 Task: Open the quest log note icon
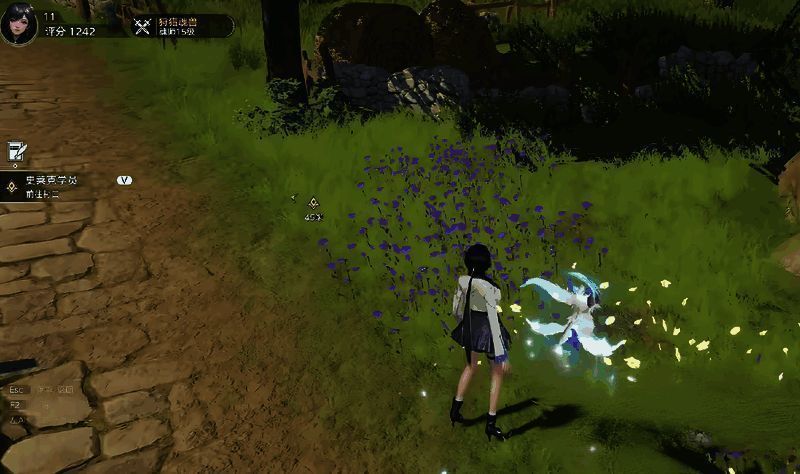pyautogui.click(x=15, y=153)
